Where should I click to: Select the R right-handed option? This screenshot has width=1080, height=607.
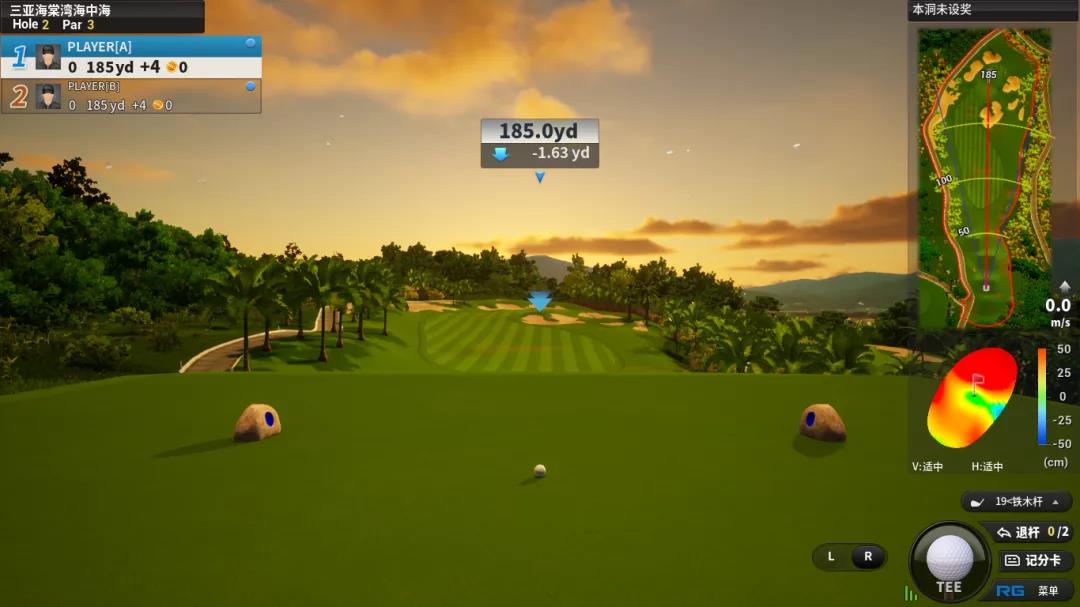click(x=868, y=557)
